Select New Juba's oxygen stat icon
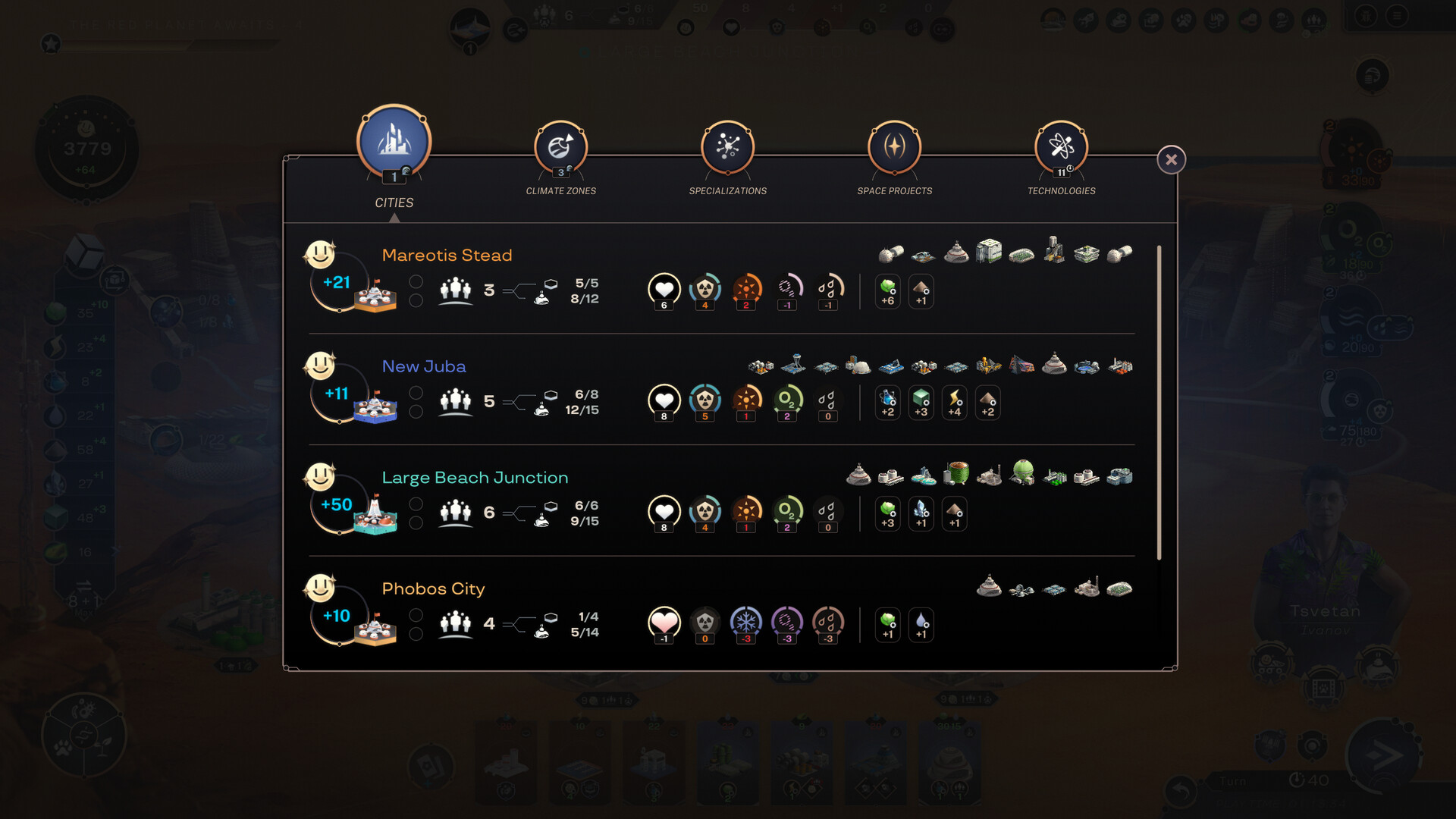The image size is (1456, 819). (787, 402)
